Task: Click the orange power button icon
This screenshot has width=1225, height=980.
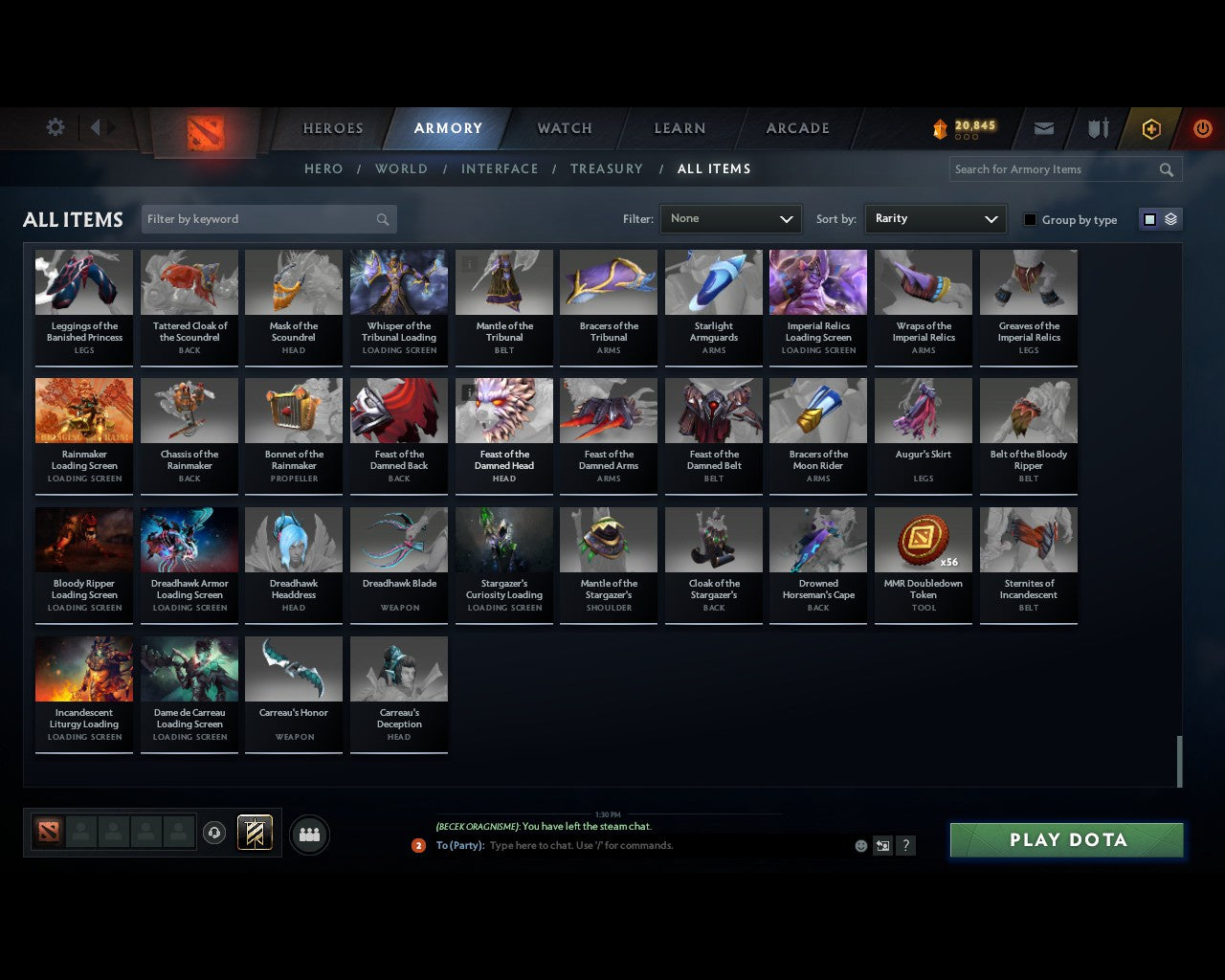Action: (1203, 127)
